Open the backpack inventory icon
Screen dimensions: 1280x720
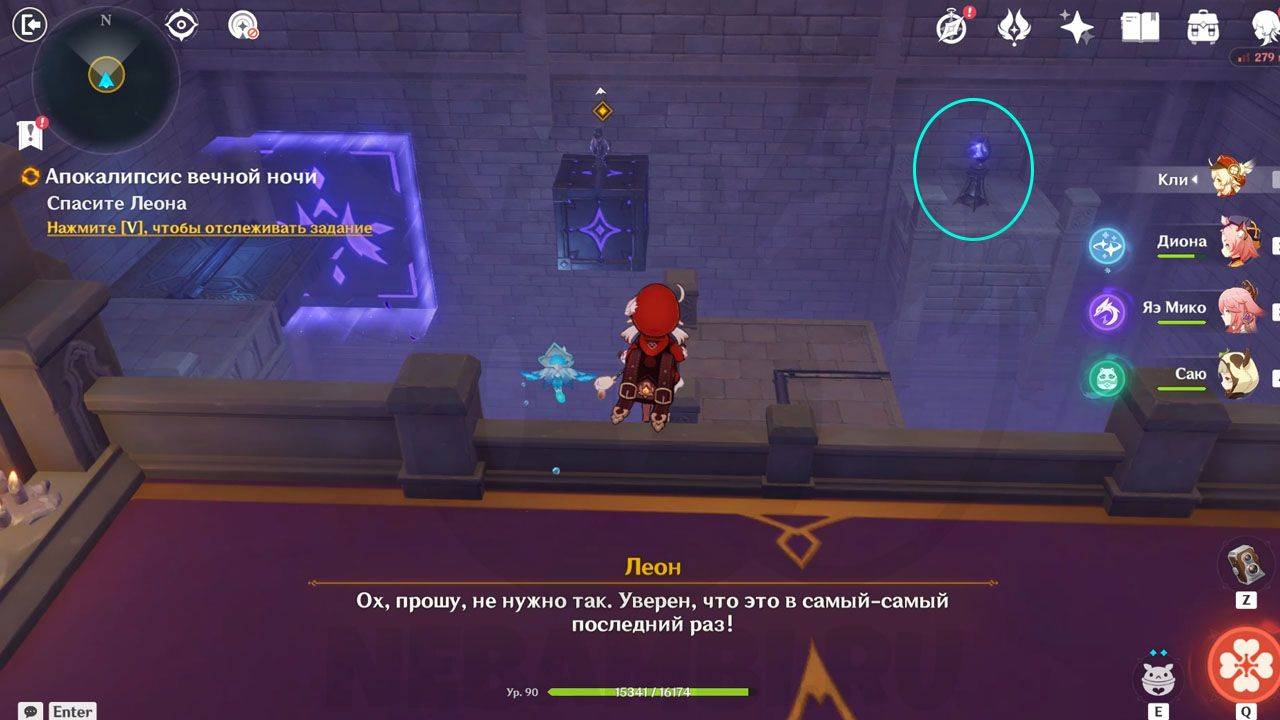1202,28
